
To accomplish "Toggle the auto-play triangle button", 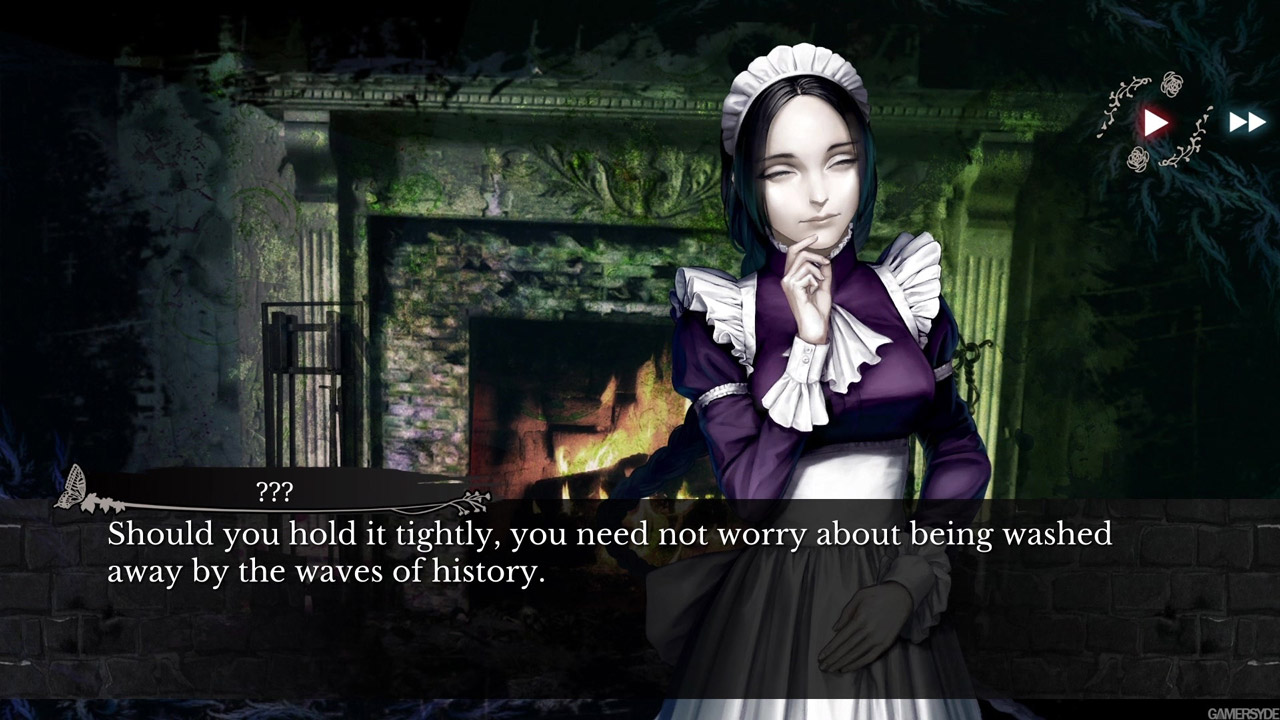I will click(x=1156, y=123).
